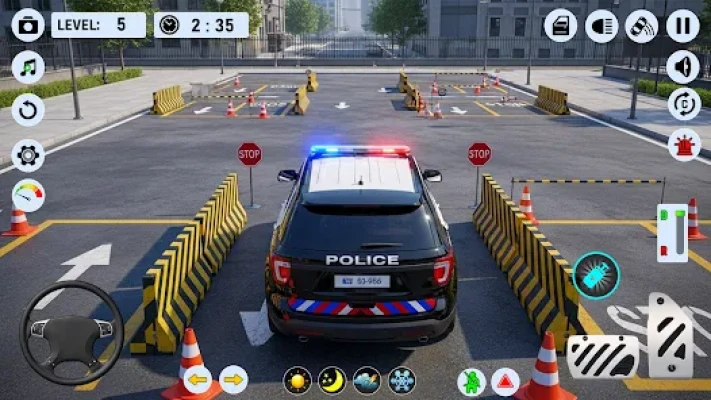Viewport: 711px width, 400px height.
Task: Tap the camera view button
Action: click(28, 25)
